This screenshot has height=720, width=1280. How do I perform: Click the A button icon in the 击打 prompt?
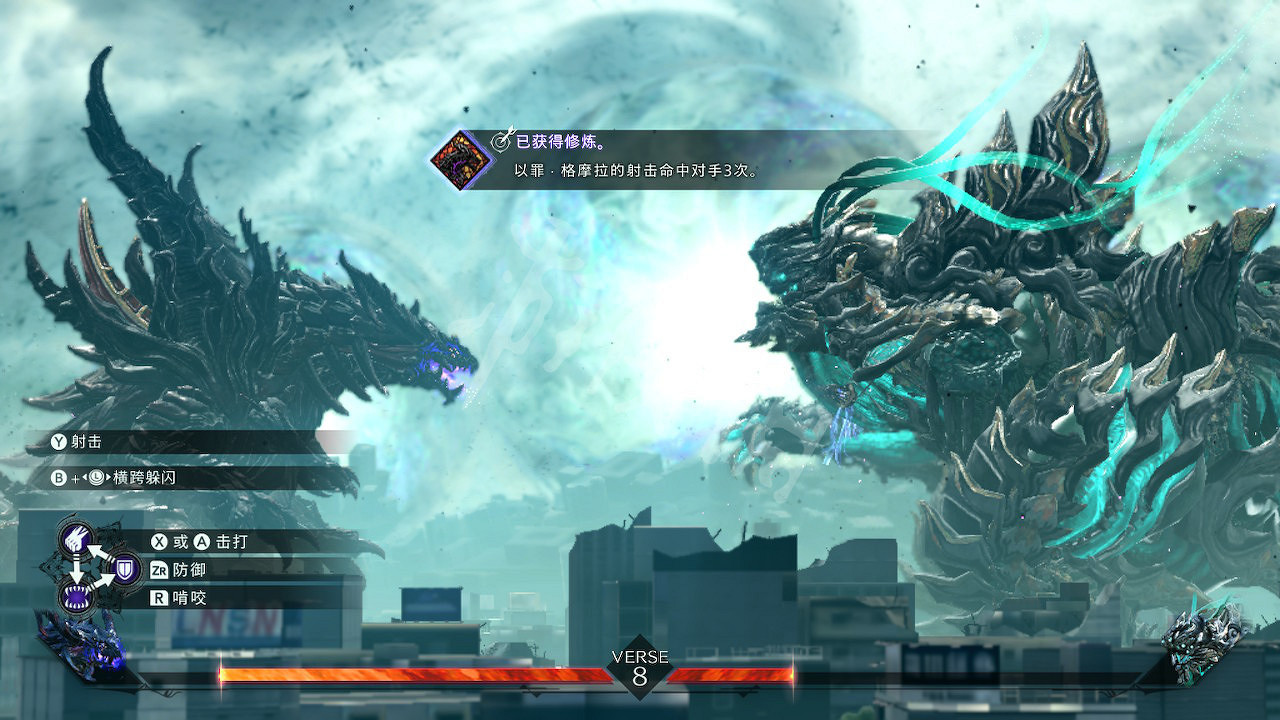(x=201, y=540)
